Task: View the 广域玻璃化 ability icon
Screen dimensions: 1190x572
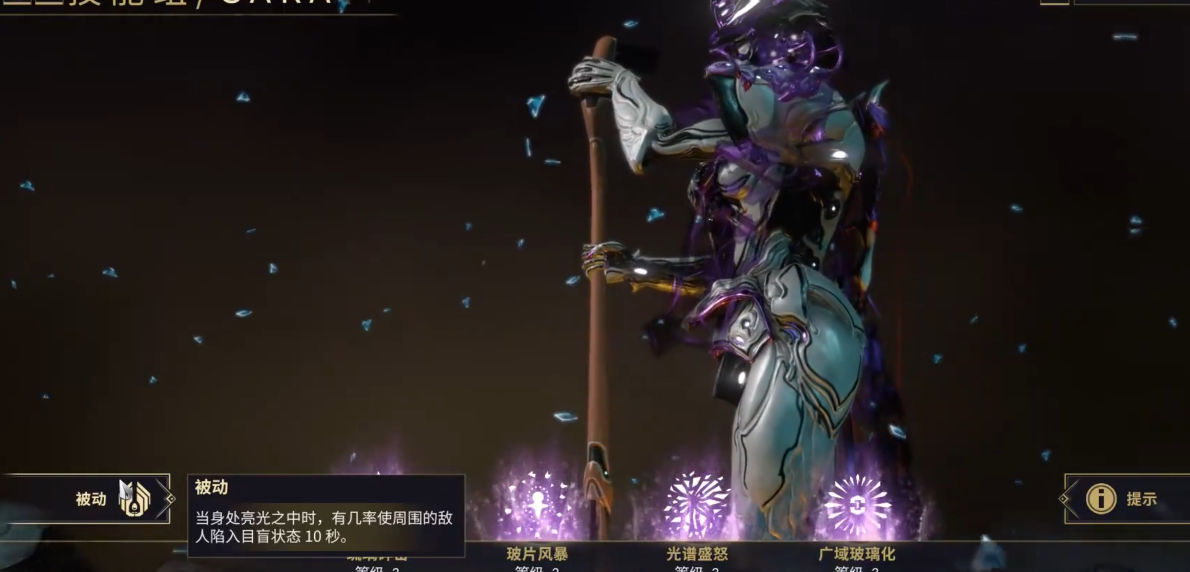Action: (x=857, y=504)
